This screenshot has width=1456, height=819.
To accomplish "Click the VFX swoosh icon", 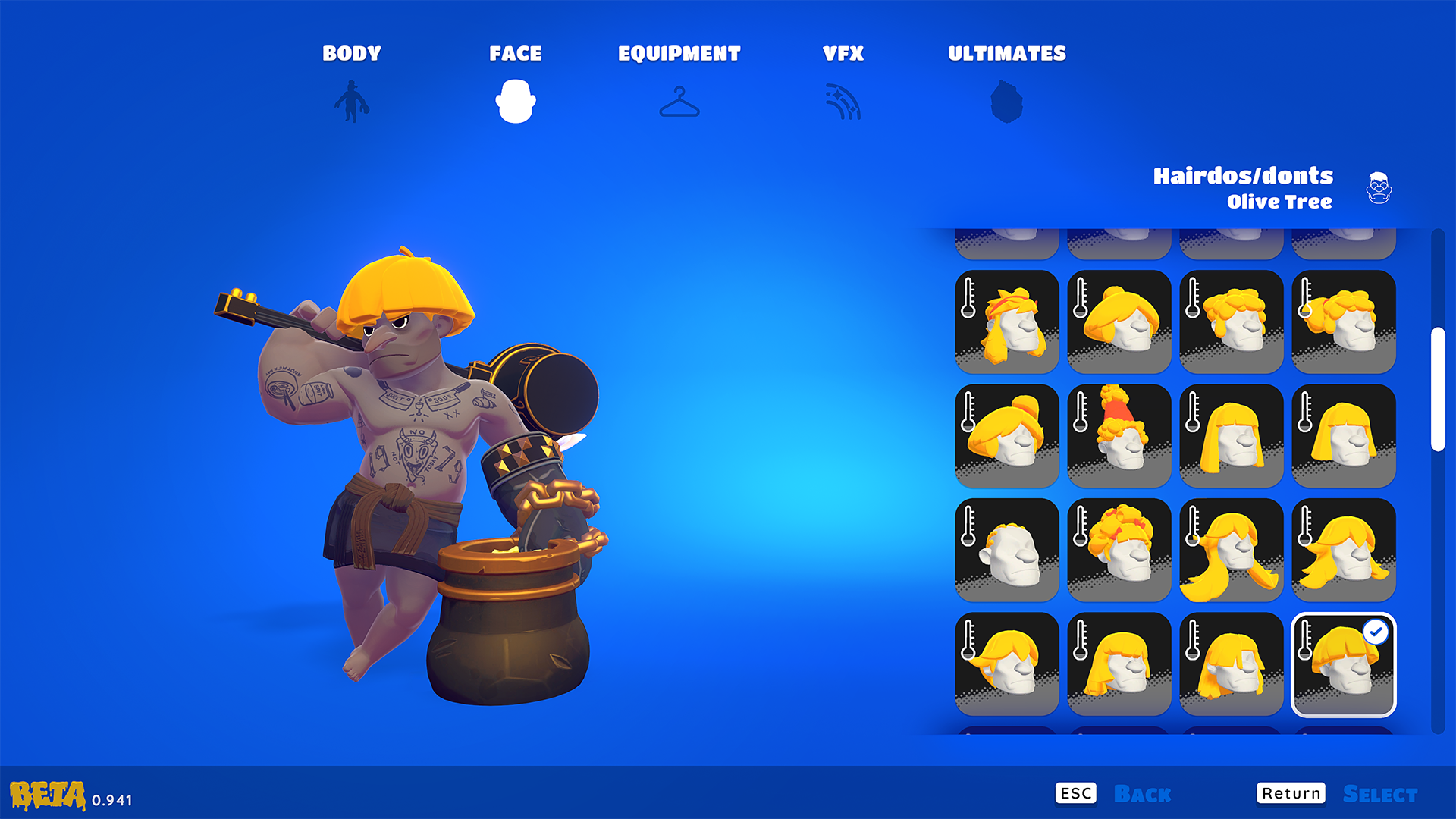I will [844, 102].
